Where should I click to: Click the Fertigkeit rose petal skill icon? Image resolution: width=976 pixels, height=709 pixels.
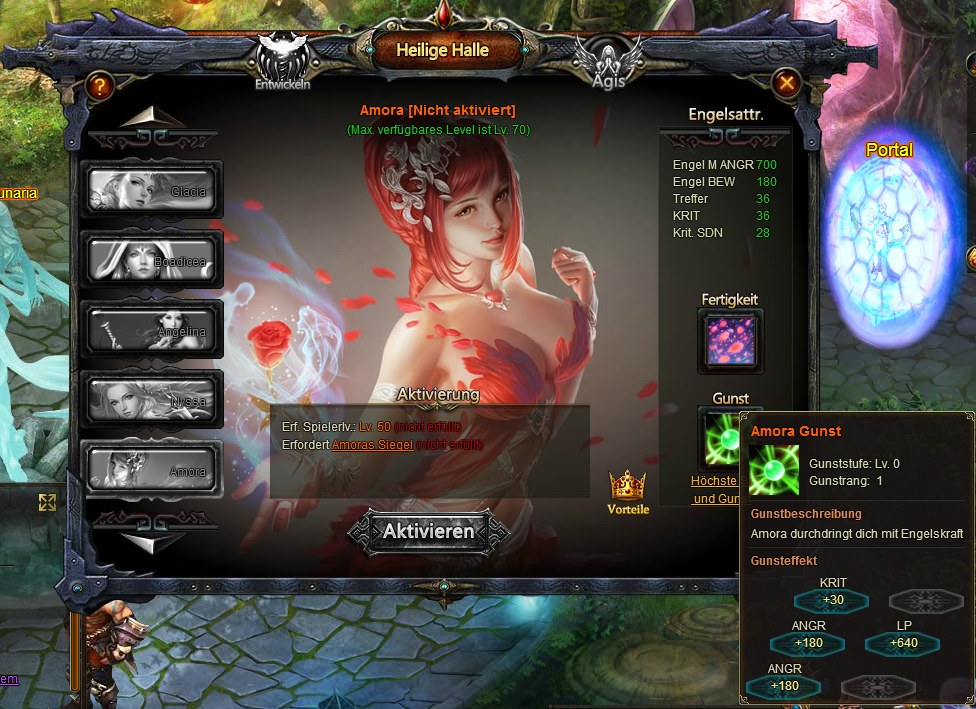tap(730, 341)
